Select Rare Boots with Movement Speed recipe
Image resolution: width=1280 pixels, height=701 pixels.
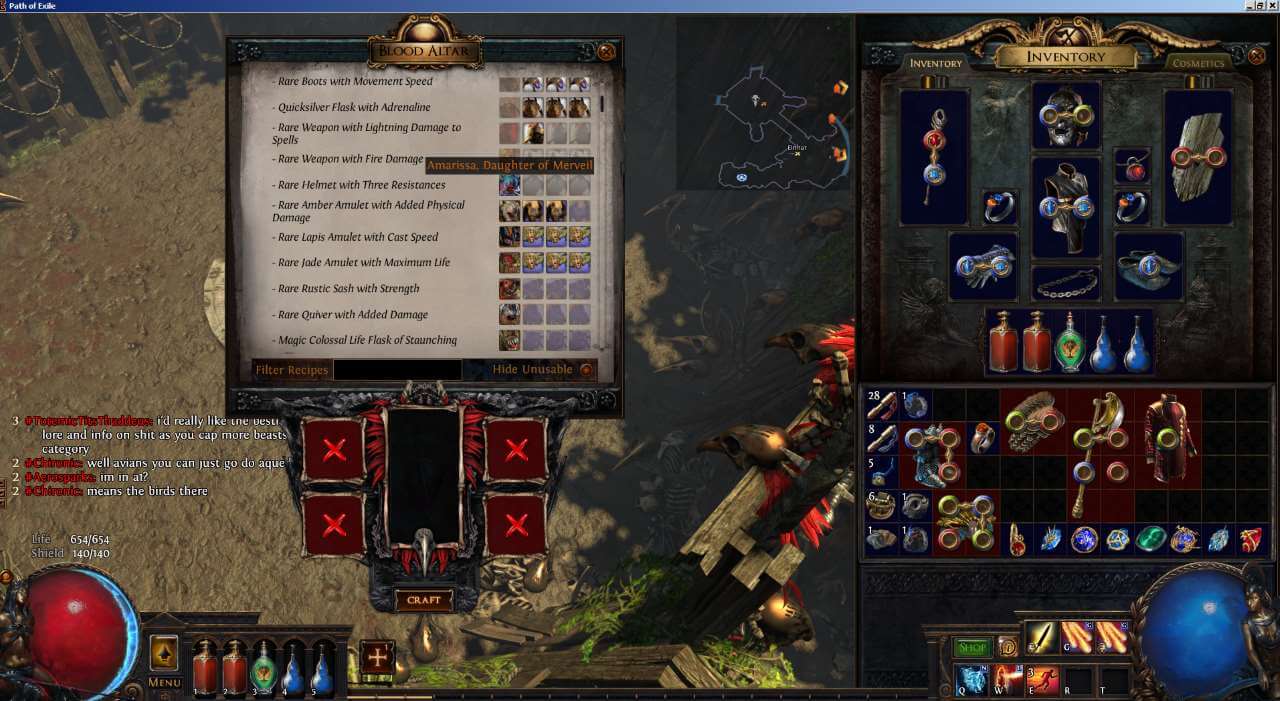click(355, 82)
